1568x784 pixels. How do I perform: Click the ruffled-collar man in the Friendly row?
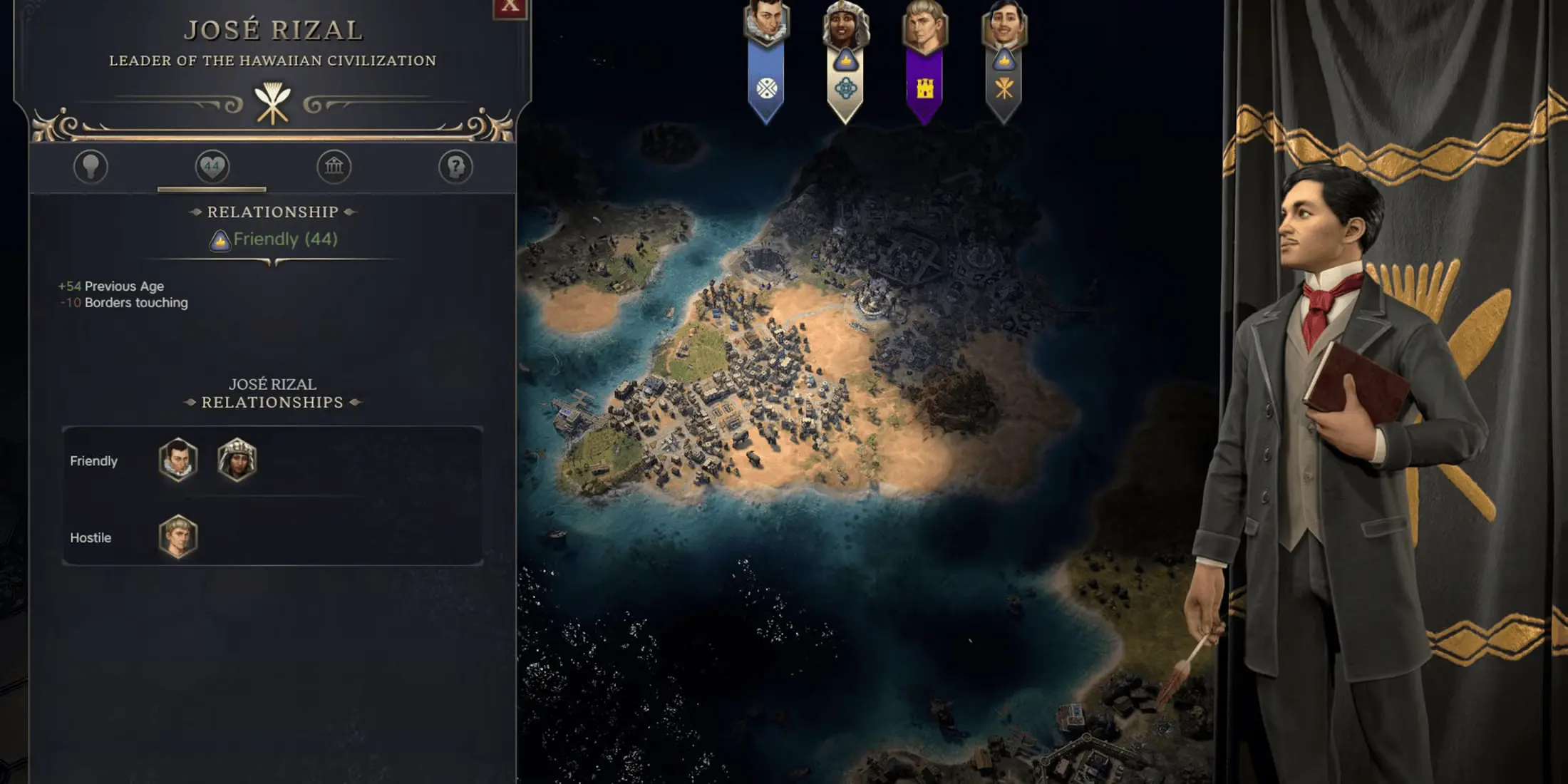178,460
